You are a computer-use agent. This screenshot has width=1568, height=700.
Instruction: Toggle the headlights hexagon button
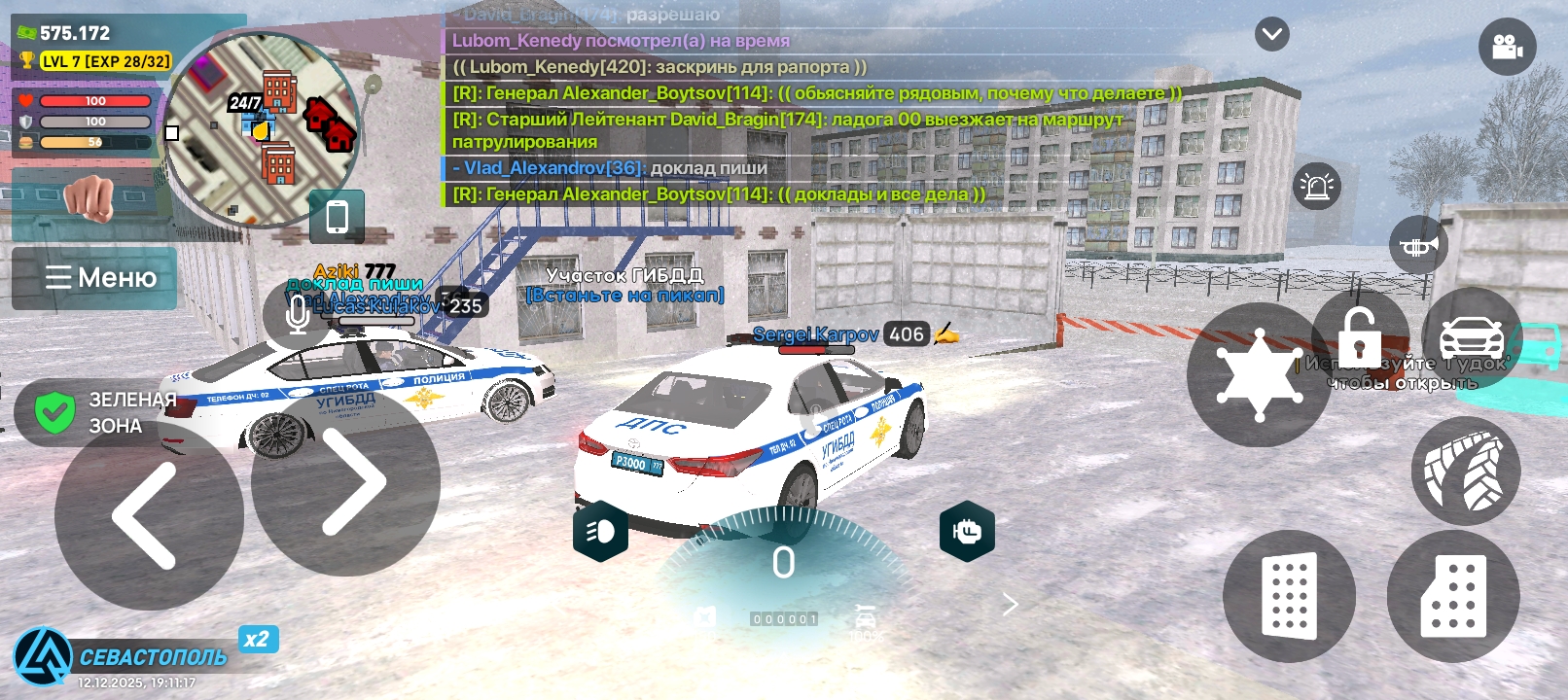[x=600, y=531]
